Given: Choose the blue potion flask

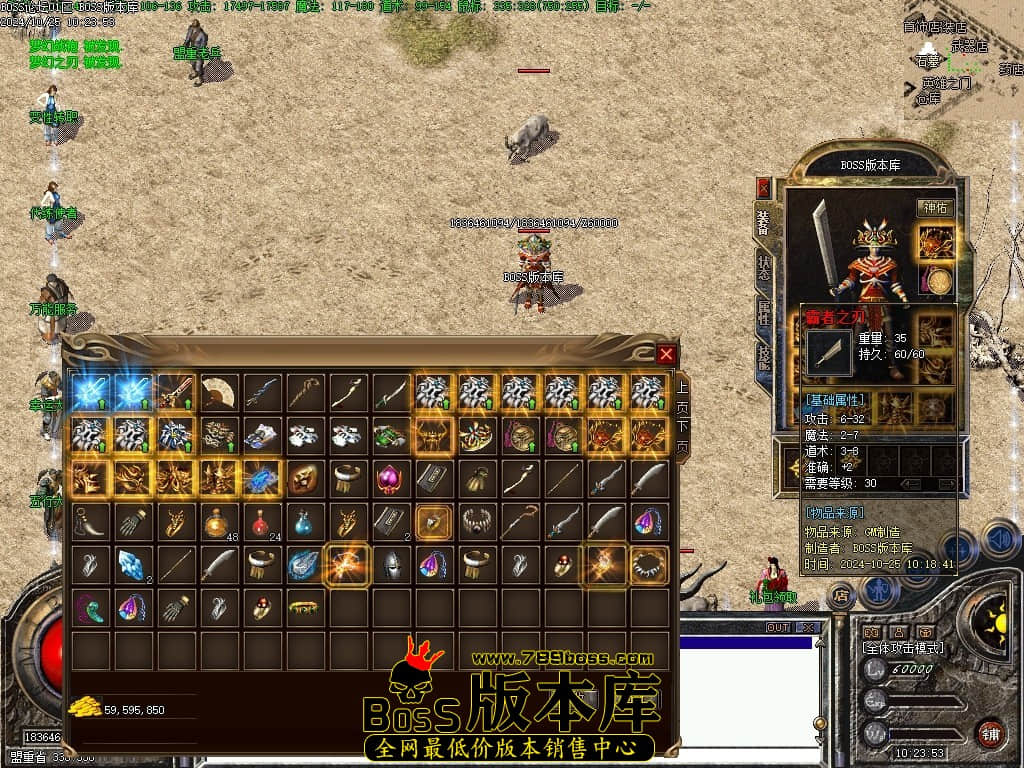Looking at the screenshot, I should click(x=305, y=521).
